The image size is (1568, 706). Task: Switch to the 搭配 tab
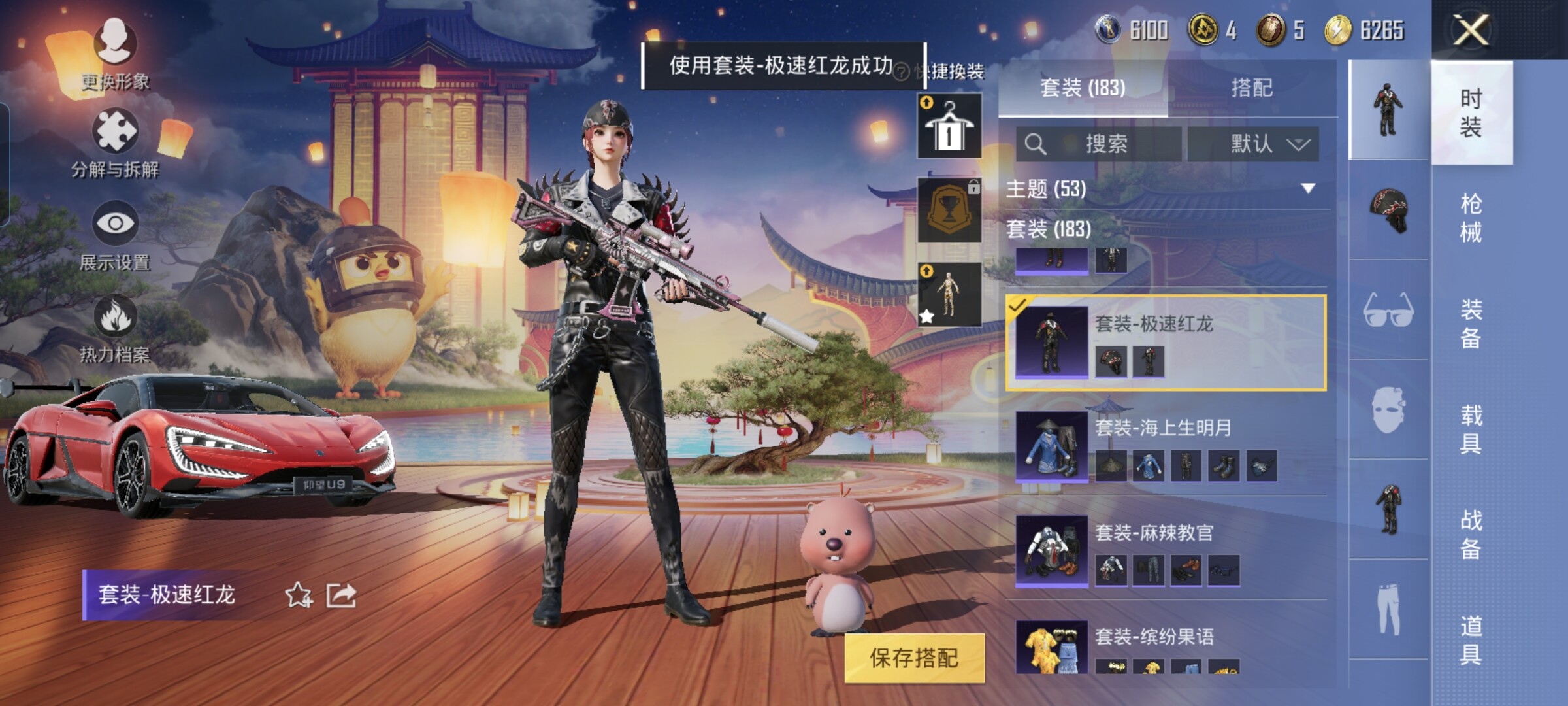1251,88
